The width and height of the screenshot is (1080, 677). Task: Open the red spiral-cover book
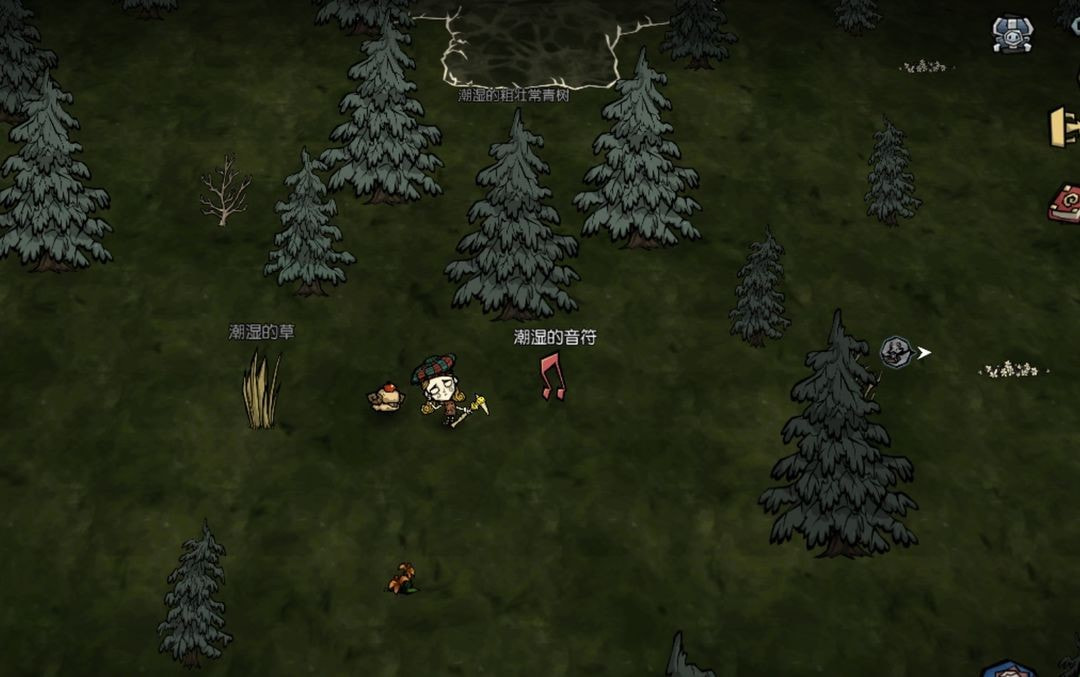coord(1064,203)
